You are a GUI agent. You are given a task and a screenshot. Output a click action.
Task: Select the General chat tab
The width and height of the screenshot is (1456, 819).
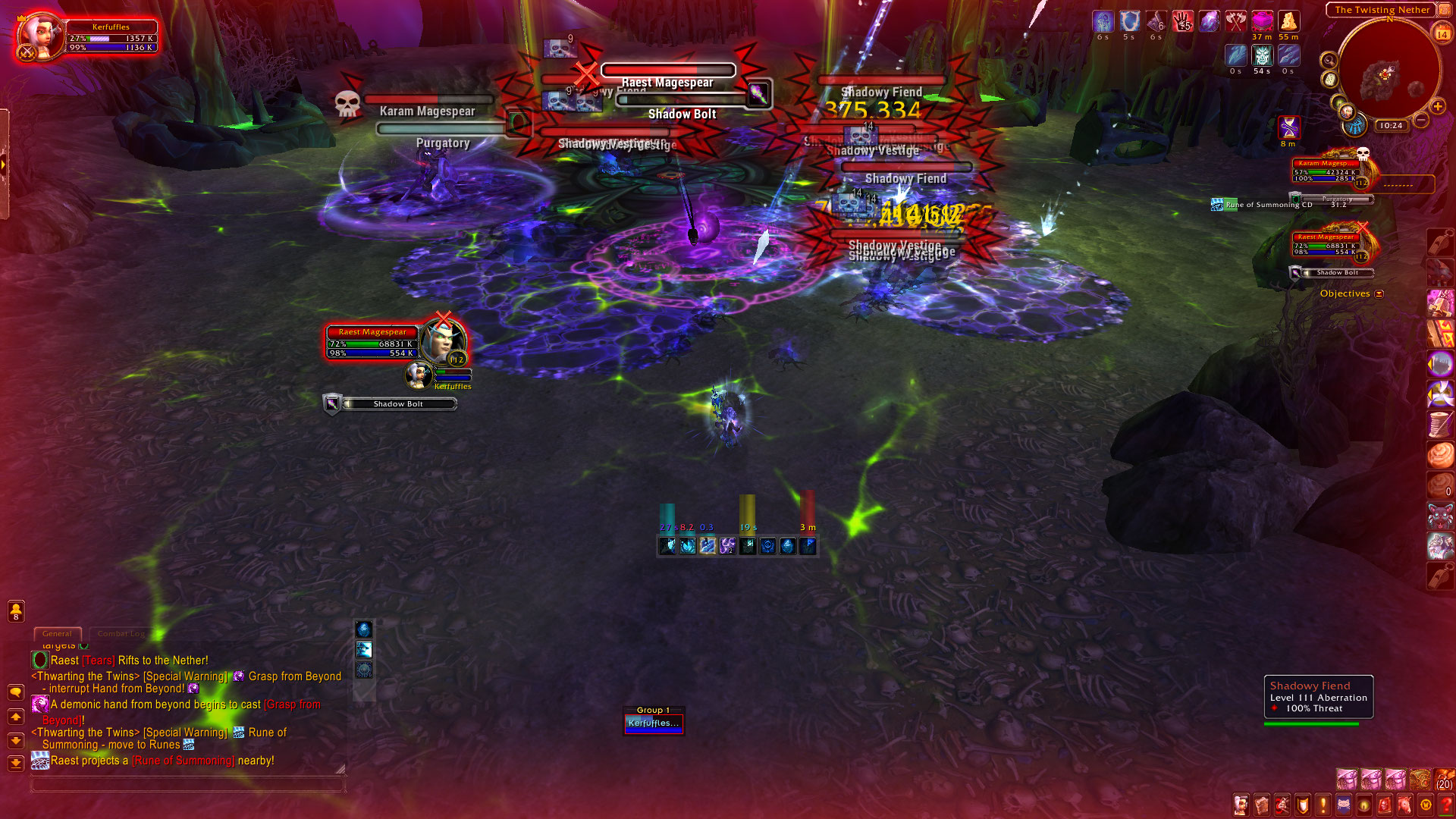[57, 633]
